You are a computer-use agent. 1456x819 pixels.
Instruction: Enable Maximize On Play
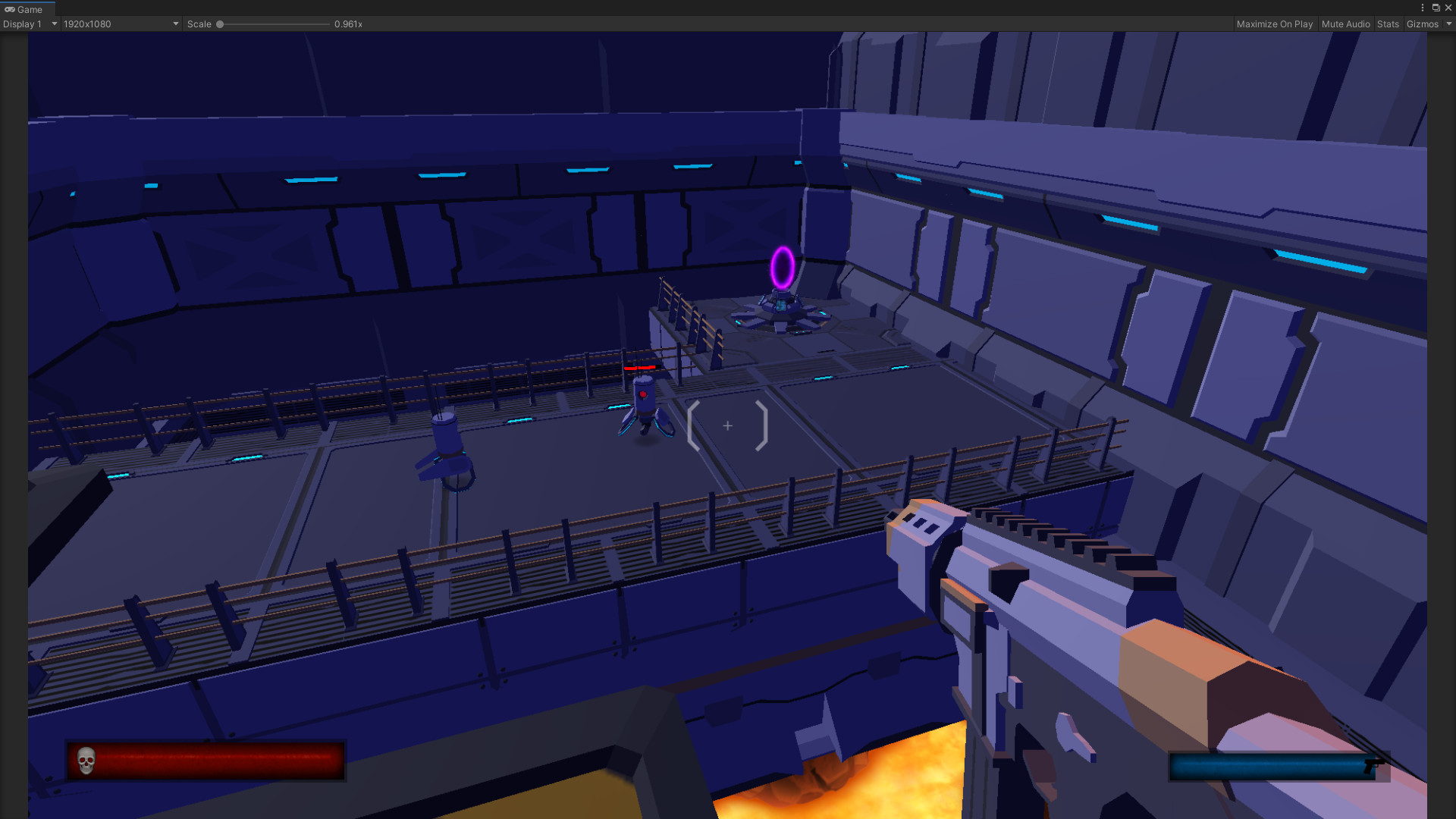[x=1275, y=24]
